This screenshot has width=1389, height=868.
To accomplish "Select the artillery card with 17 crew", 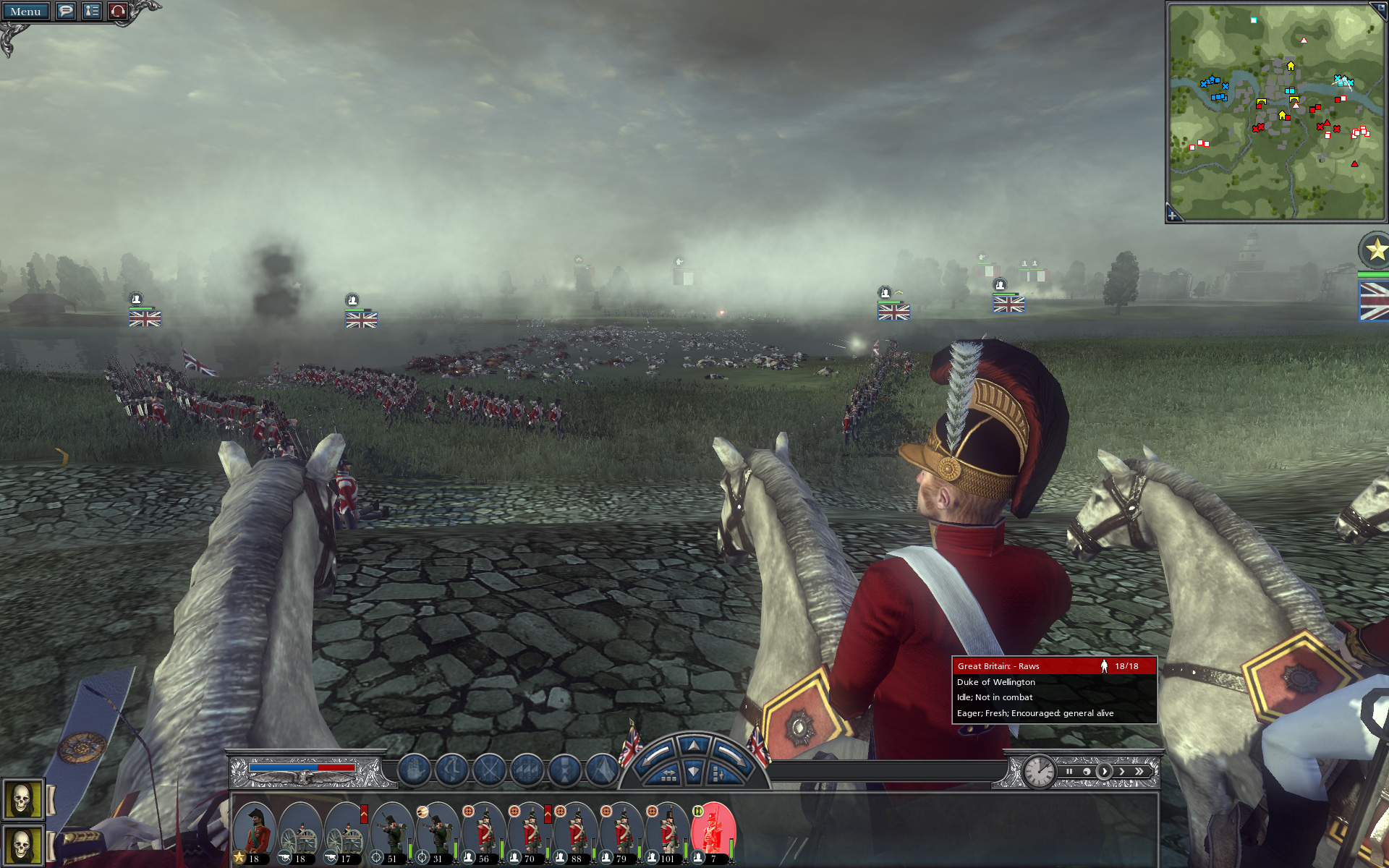I will coord(346,833).
